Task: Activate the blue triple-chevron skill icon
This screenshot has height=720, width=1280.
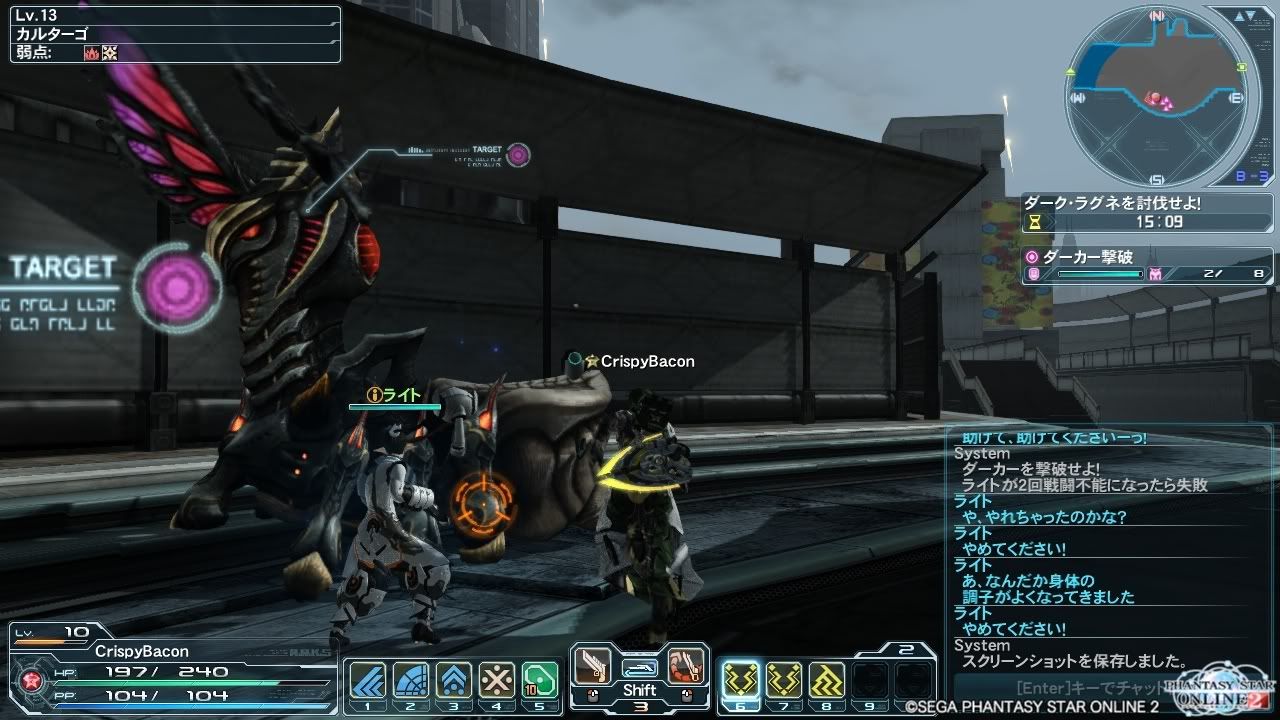Action: (367, 680)
